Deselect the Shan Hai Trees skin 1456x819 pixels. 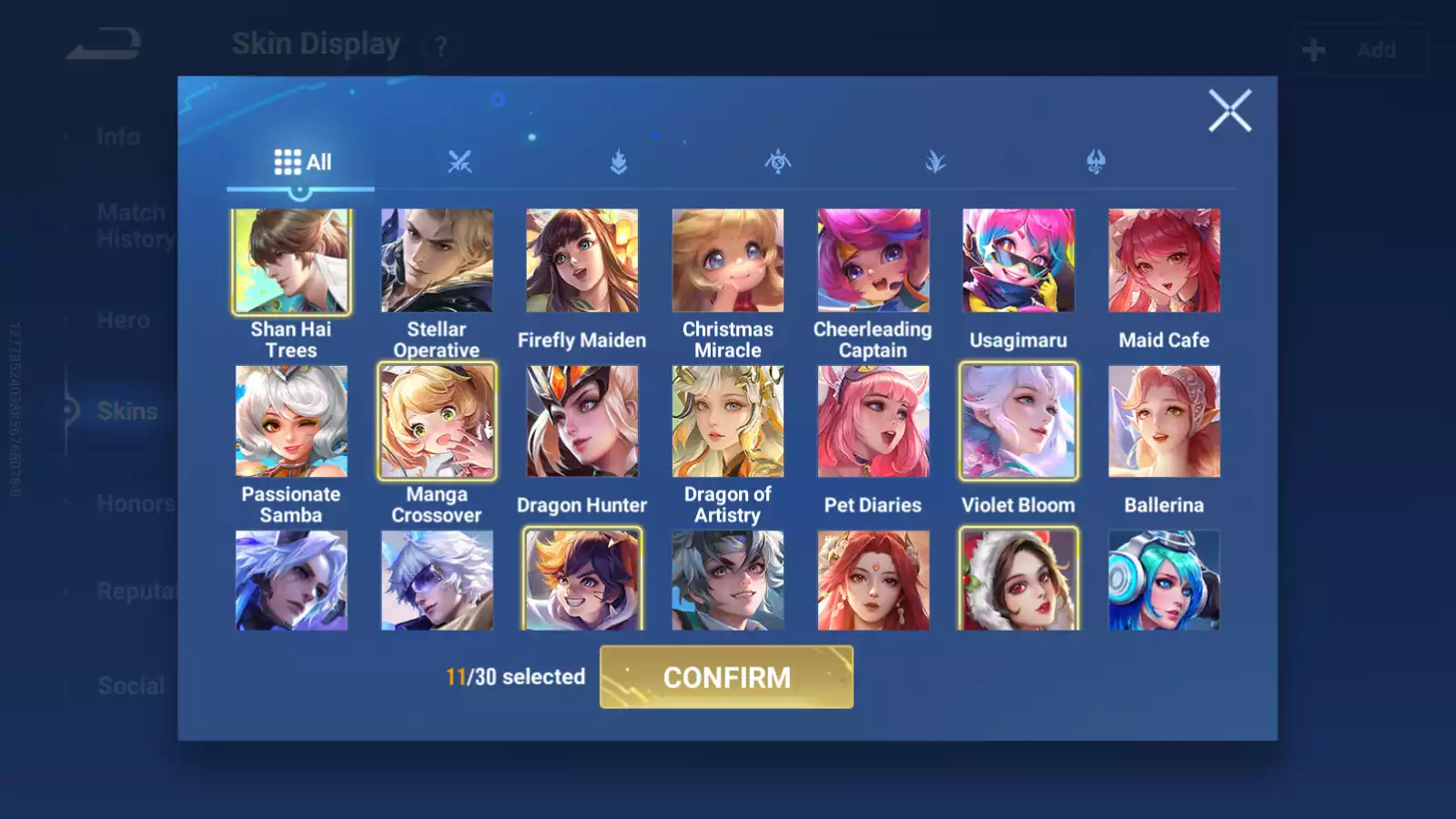291,261
